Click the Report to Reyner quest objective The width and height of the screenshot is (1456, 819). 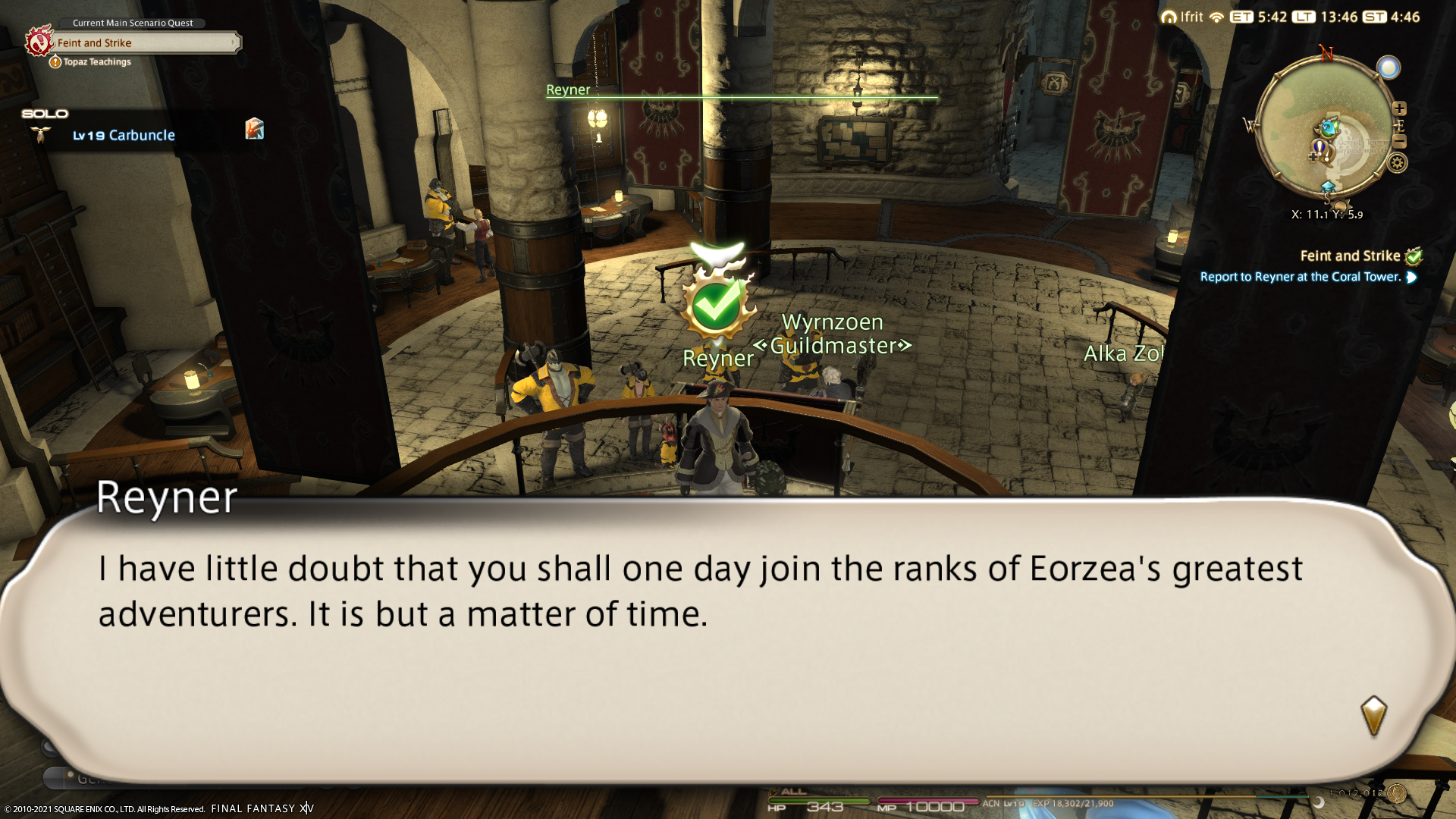1300,277
